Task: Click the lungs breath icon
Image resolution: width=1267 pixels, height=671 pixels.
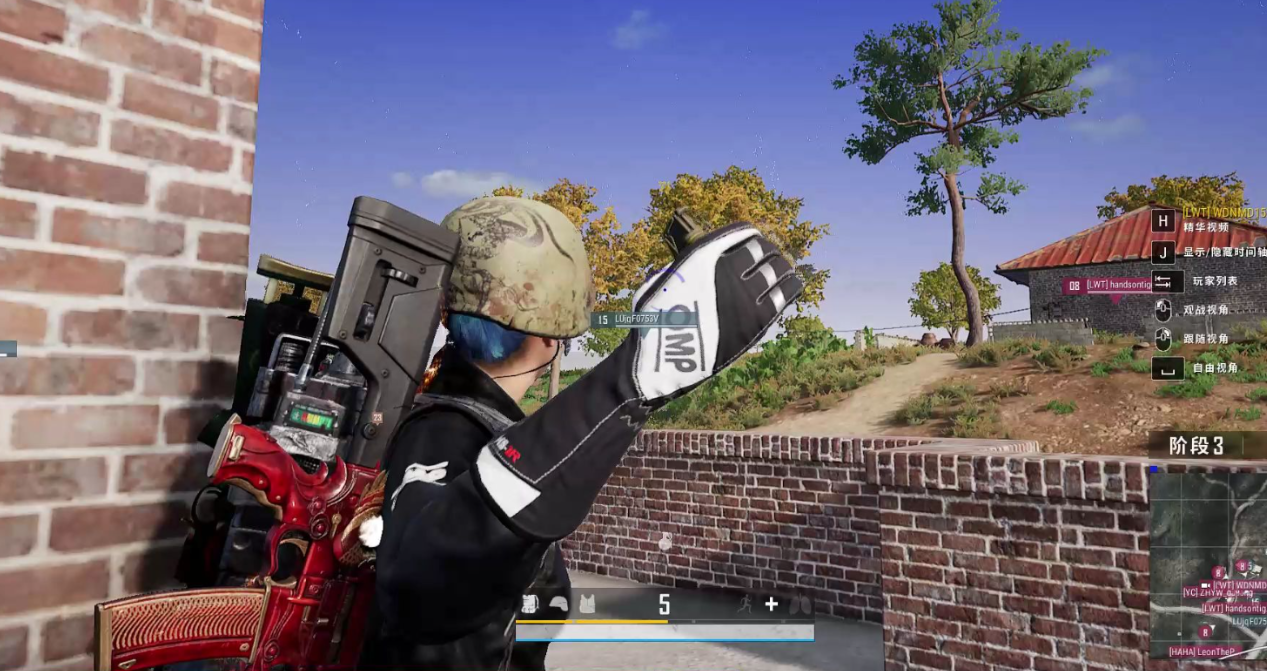Action: 800,604
